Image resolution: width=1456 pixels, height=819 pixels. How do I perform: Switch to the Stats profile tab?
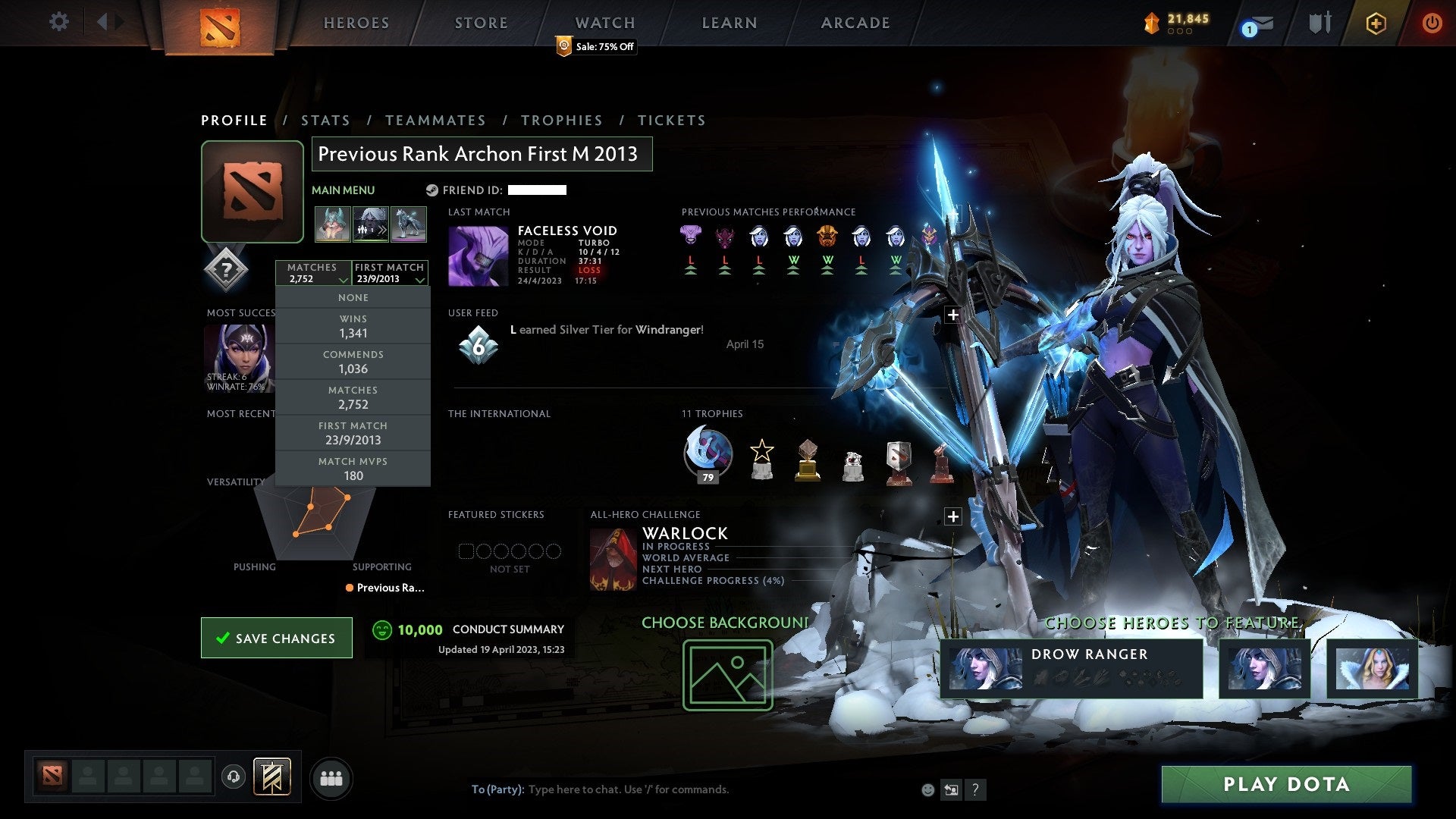(325, 121)
